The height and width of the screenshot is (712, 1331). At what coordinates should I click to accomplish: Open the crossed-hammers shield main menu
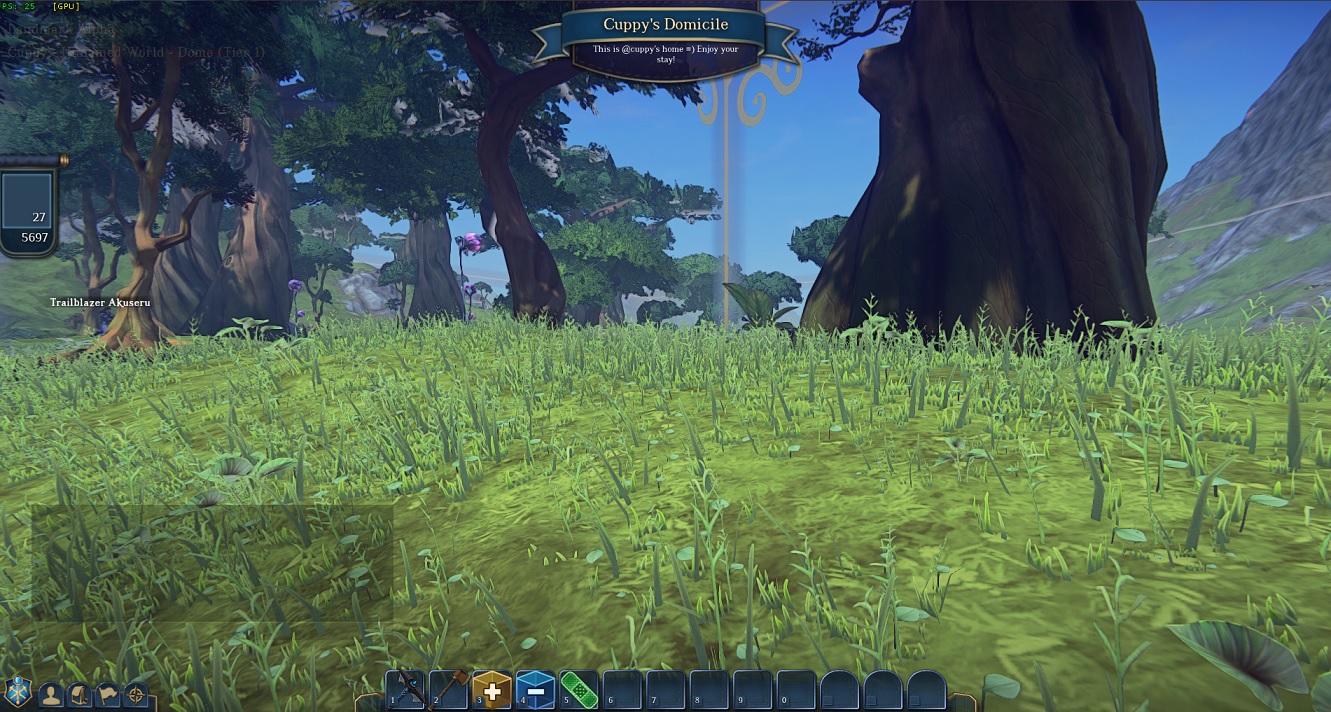[18, 692]
